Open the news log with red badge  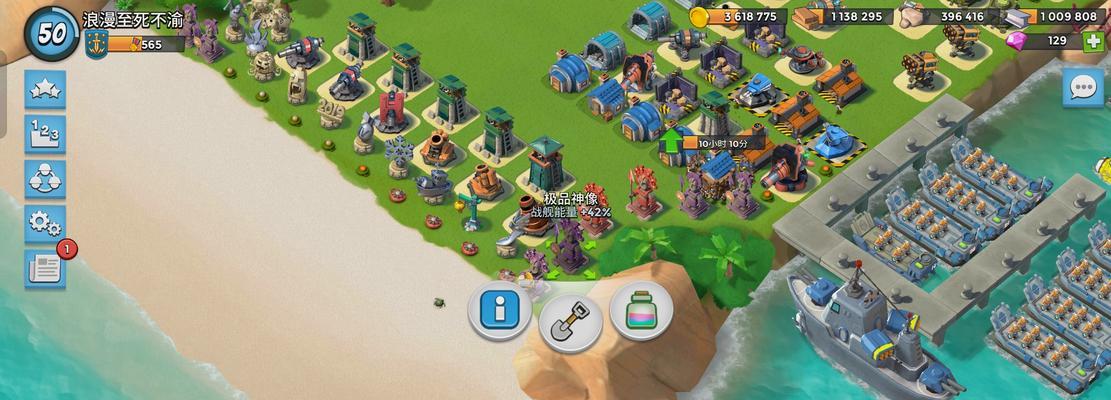[46, 268]
